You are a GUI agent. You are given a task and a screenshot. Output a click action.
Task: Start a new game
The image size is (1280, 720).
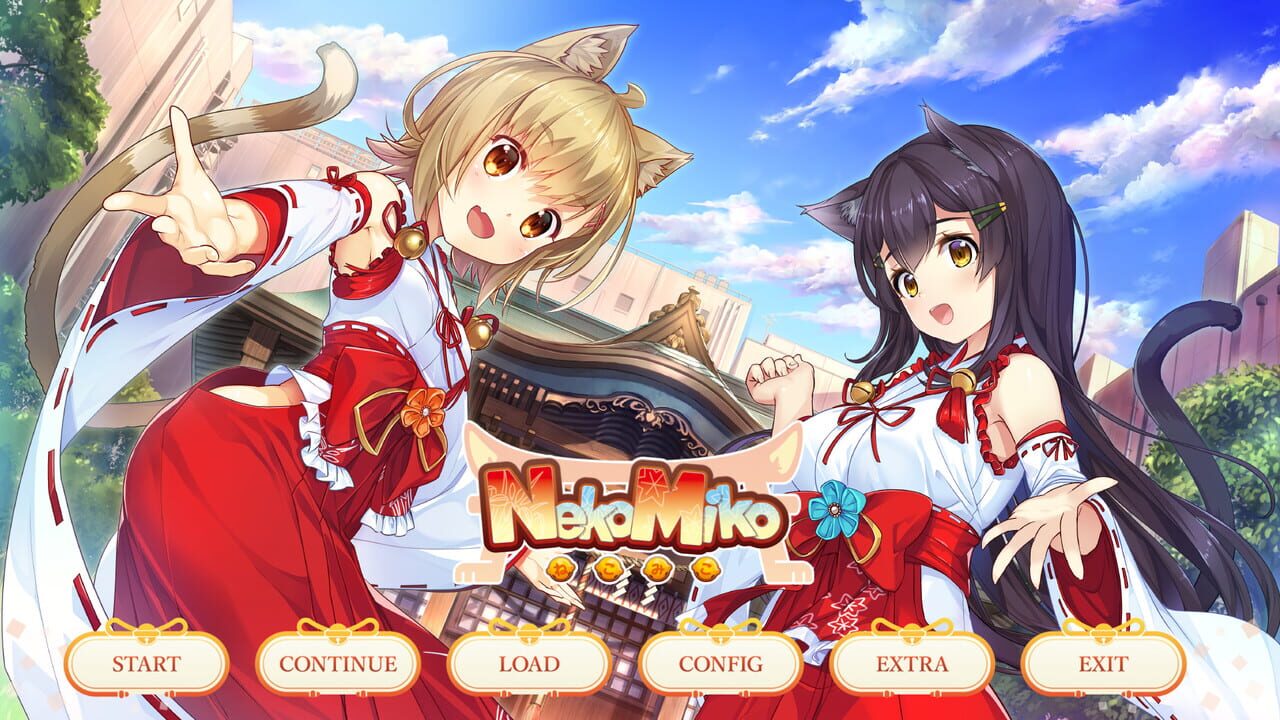pyautogui.click(x=146, y=662)
